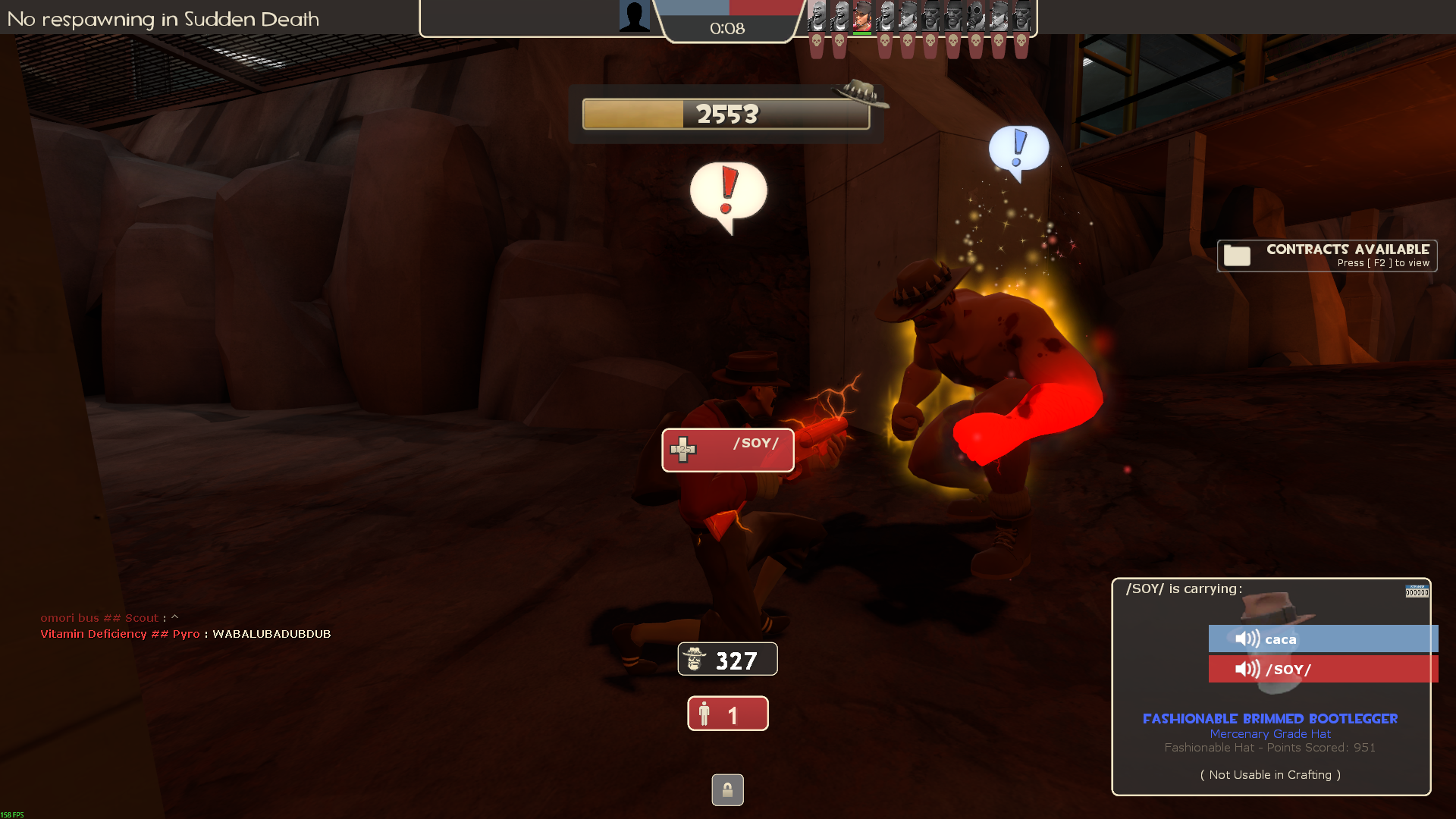Image resolution: width=1456 pixels, height=819 pixels.
Task: Open the Contracts Available notification
Action: 1326,256
